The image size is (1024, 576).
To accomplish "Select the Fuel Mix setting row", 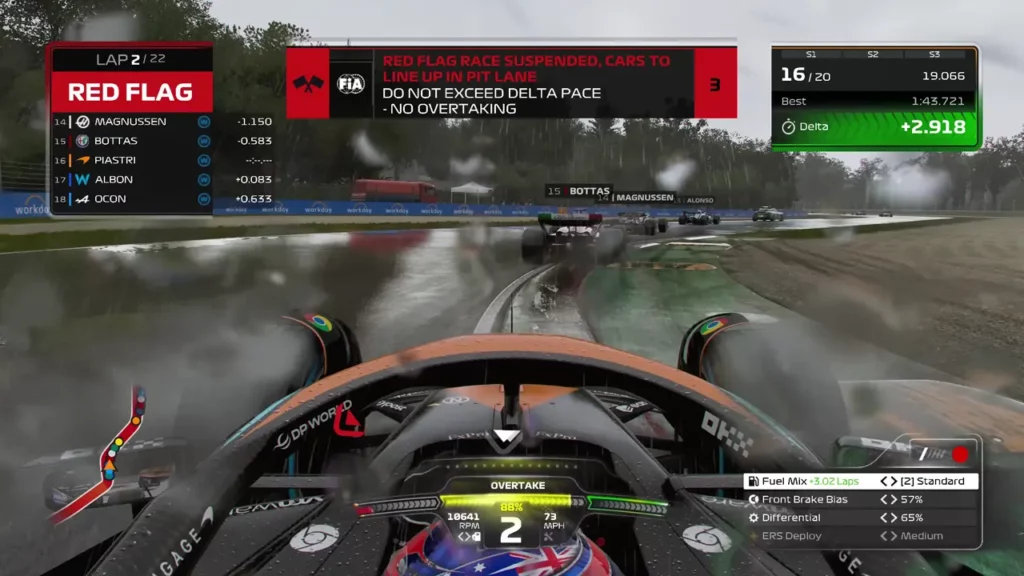I will pos(860,481).
